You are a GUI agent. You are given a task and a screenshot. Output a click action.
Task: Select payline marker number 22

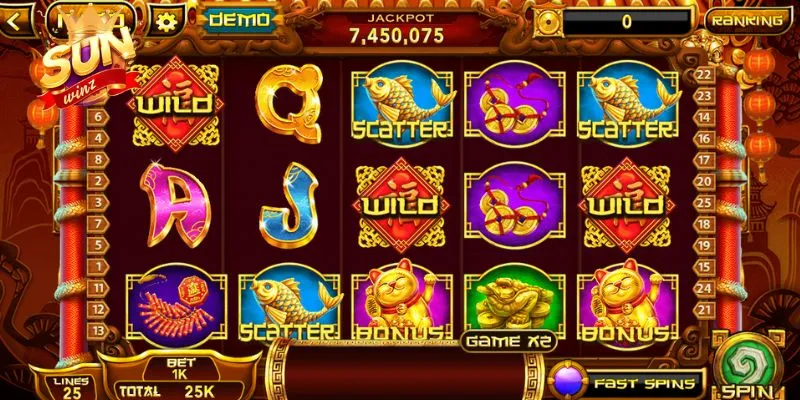point(702,73)
